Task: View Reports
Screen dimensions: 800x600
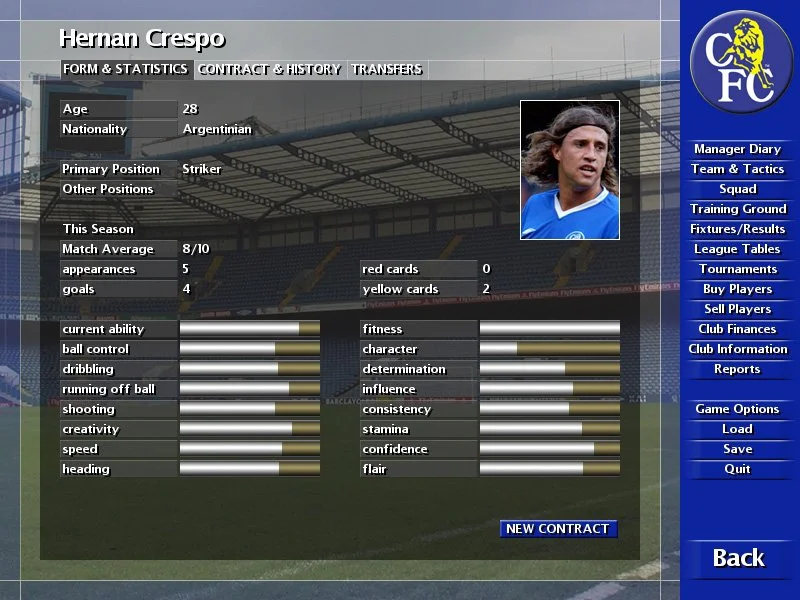Action: (x=738, y=369)
